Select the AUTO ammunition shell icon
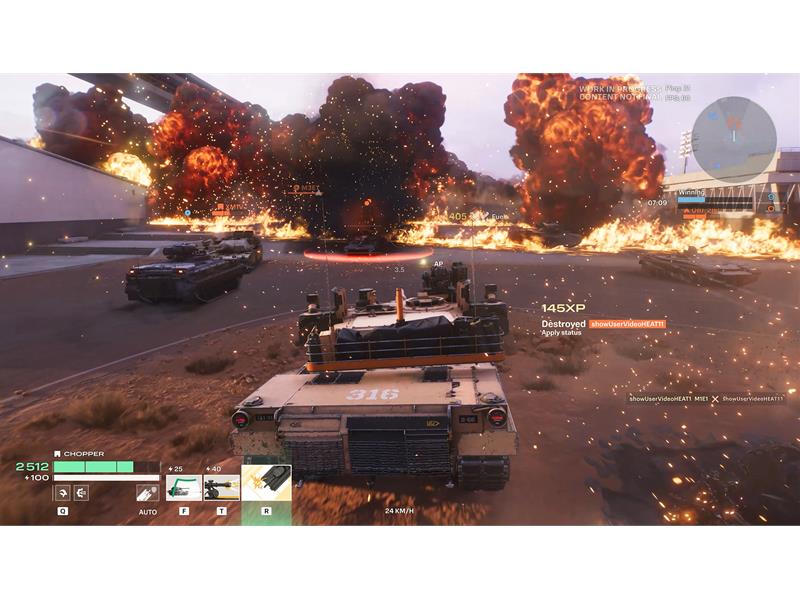Viewport: 800px width, 600px height. (x=147, y=492)
